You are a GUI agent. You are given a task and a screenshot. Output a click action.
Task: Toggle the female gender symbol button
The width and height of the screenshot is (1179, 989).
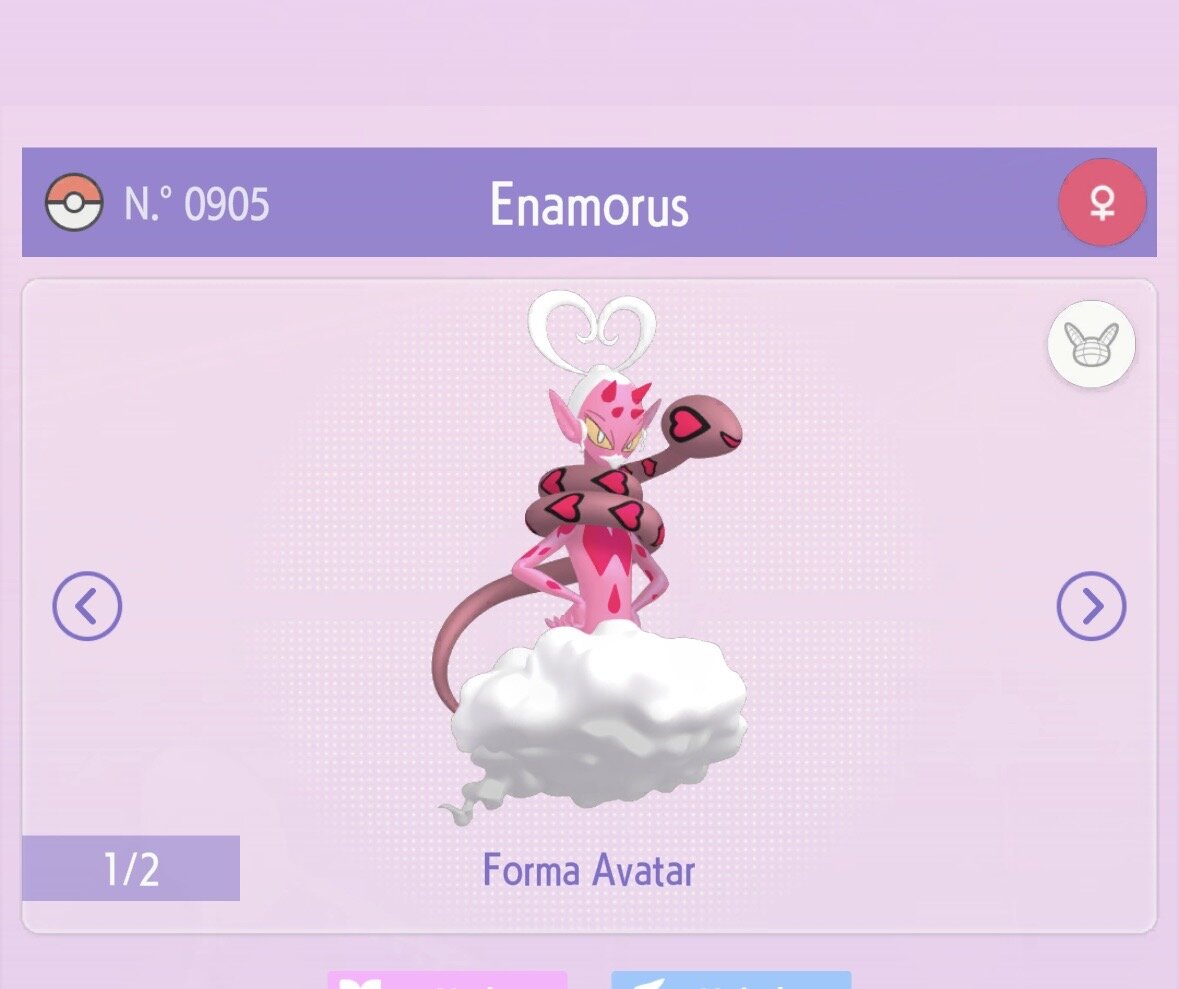1102,203
